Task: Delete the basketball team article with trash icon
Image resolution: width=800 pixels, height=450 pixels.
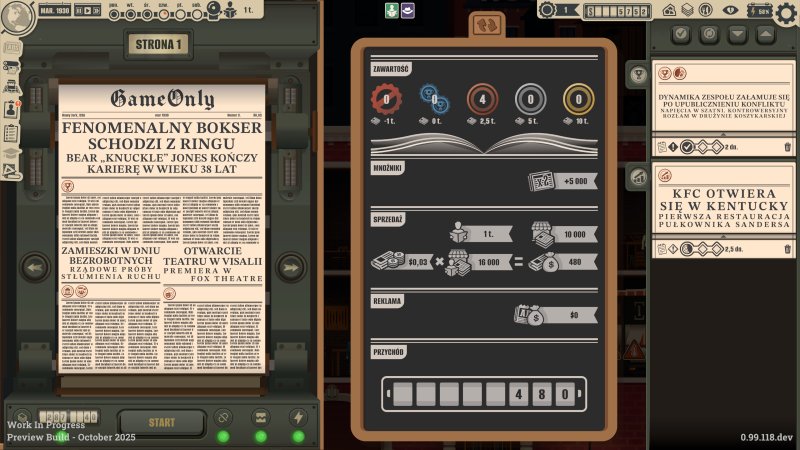Action: (786, 148)
